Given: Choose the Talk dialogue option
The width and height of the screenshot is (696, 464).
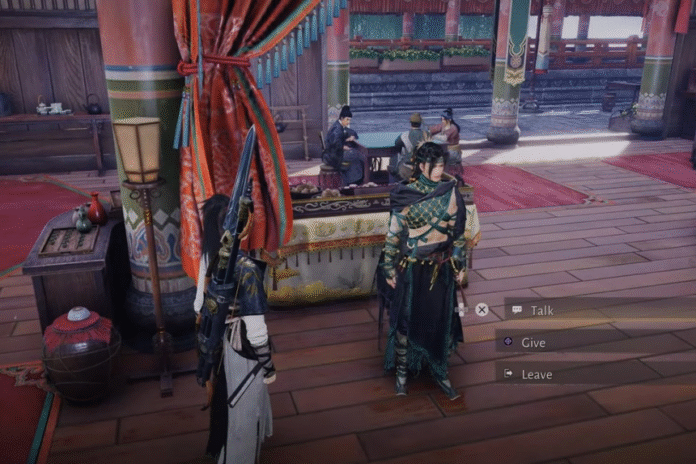Looking at the screenshot, I should tap(541, 310).
